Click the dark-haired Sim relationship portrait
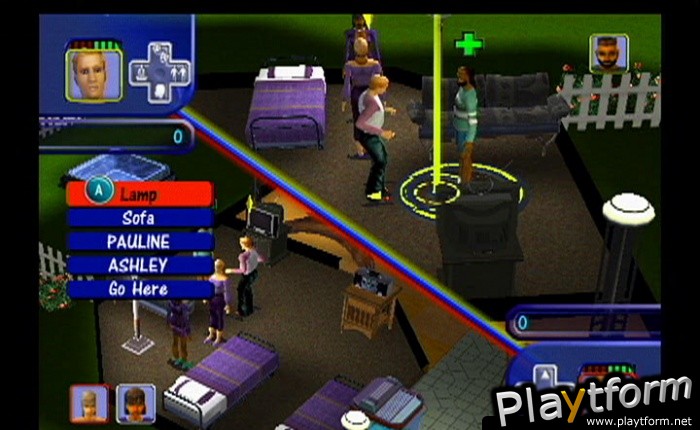 (x=135, y=403)
